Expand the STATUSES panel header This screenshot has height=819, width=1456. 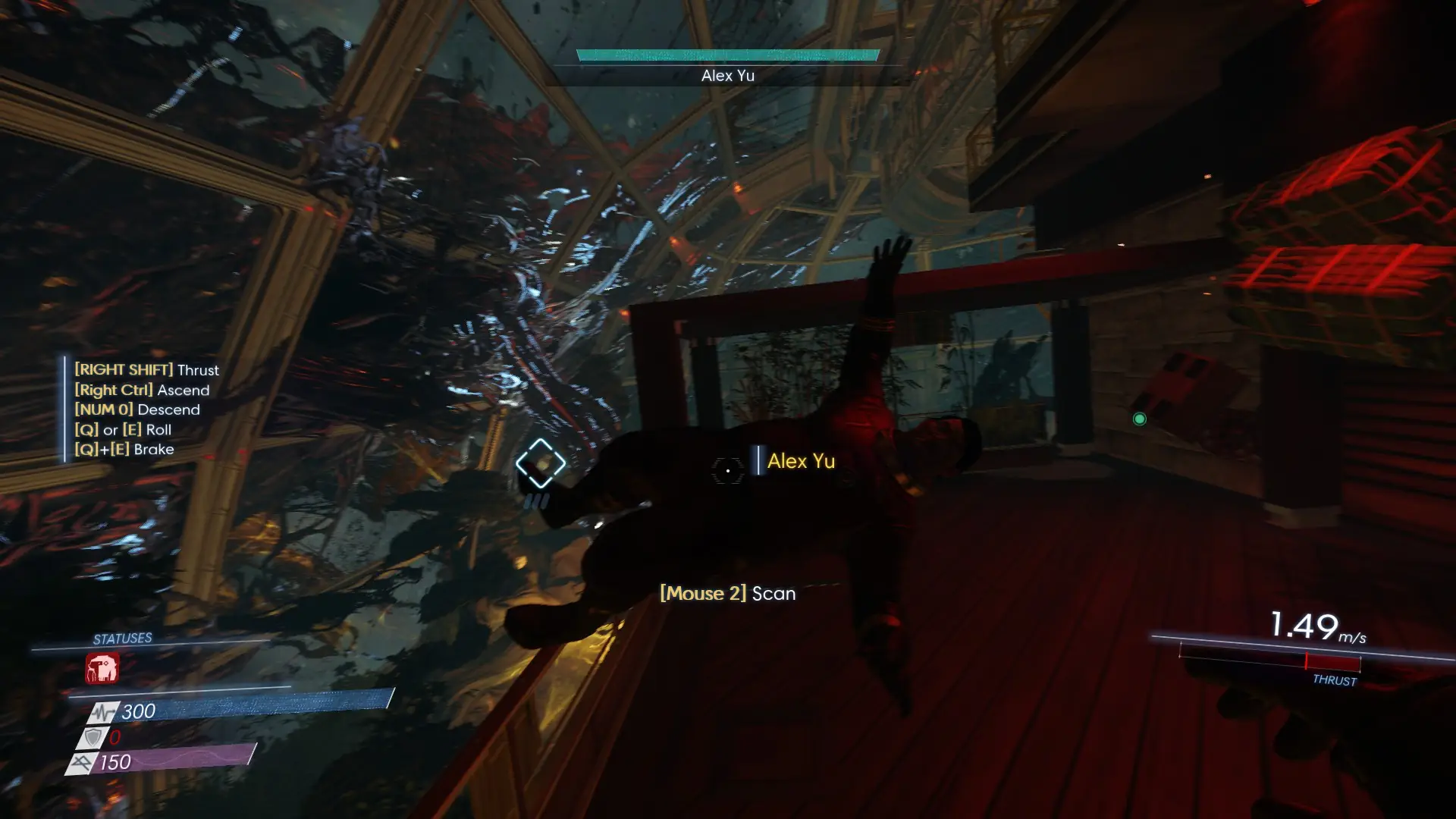tap(123, 638)
